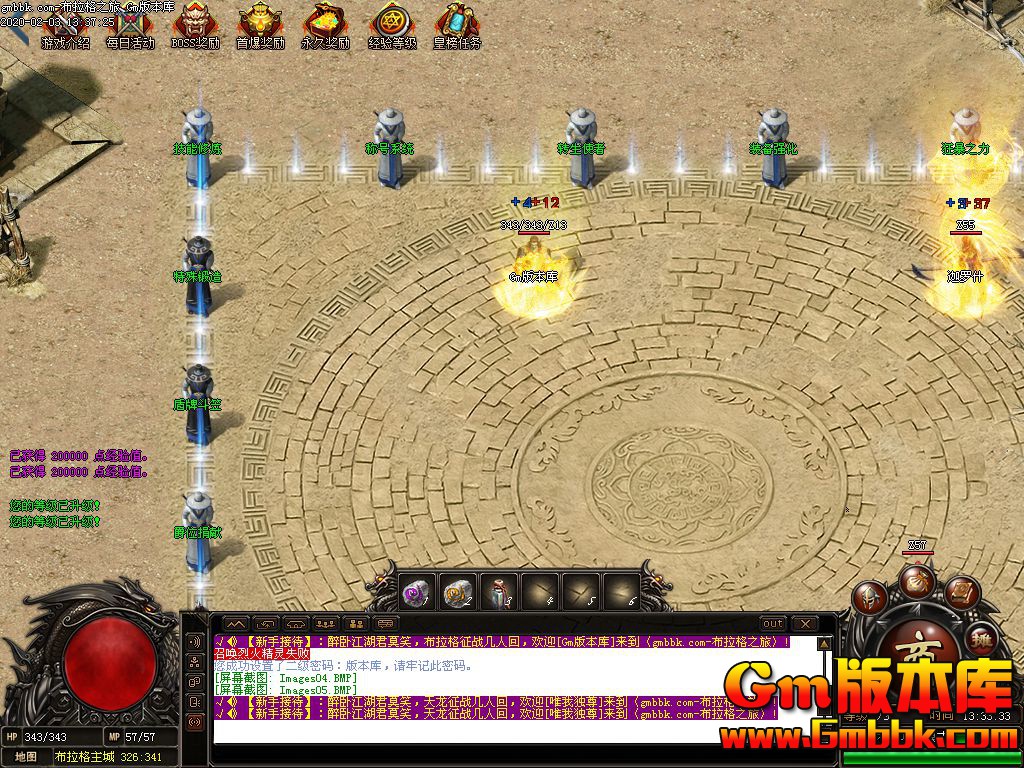1024x768 pixels.
Task: Click the 'out' button above the chat
Action: [x=773, y=624]
